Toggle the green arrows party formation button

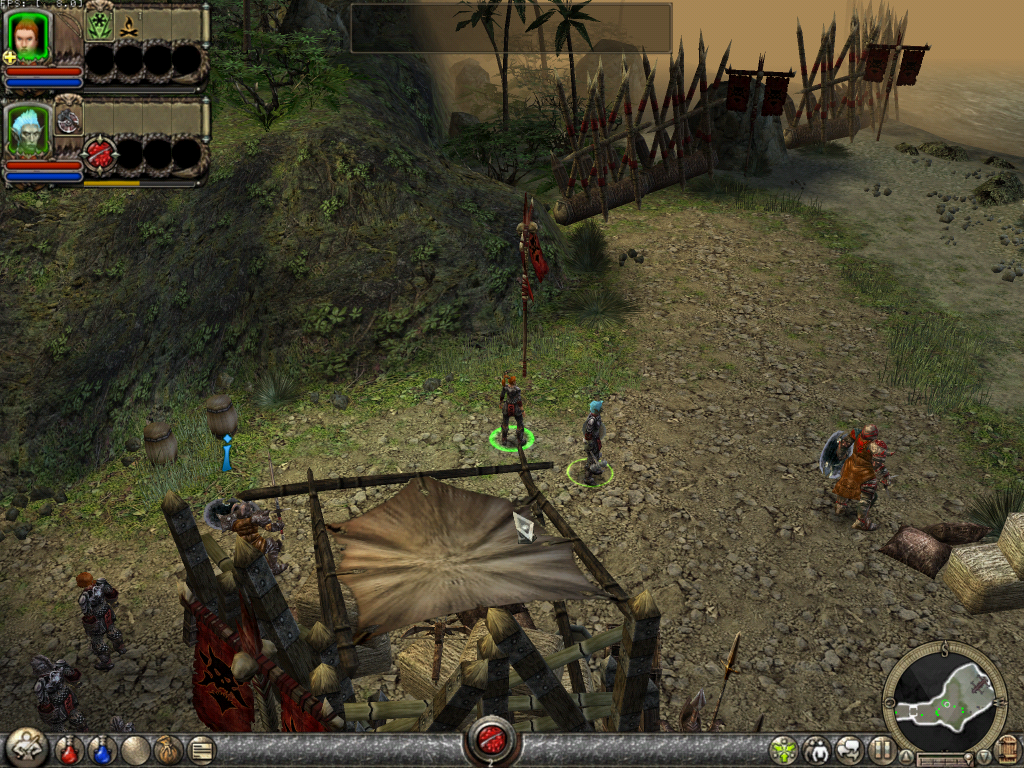pyautogui.click(x=783, y=749)
